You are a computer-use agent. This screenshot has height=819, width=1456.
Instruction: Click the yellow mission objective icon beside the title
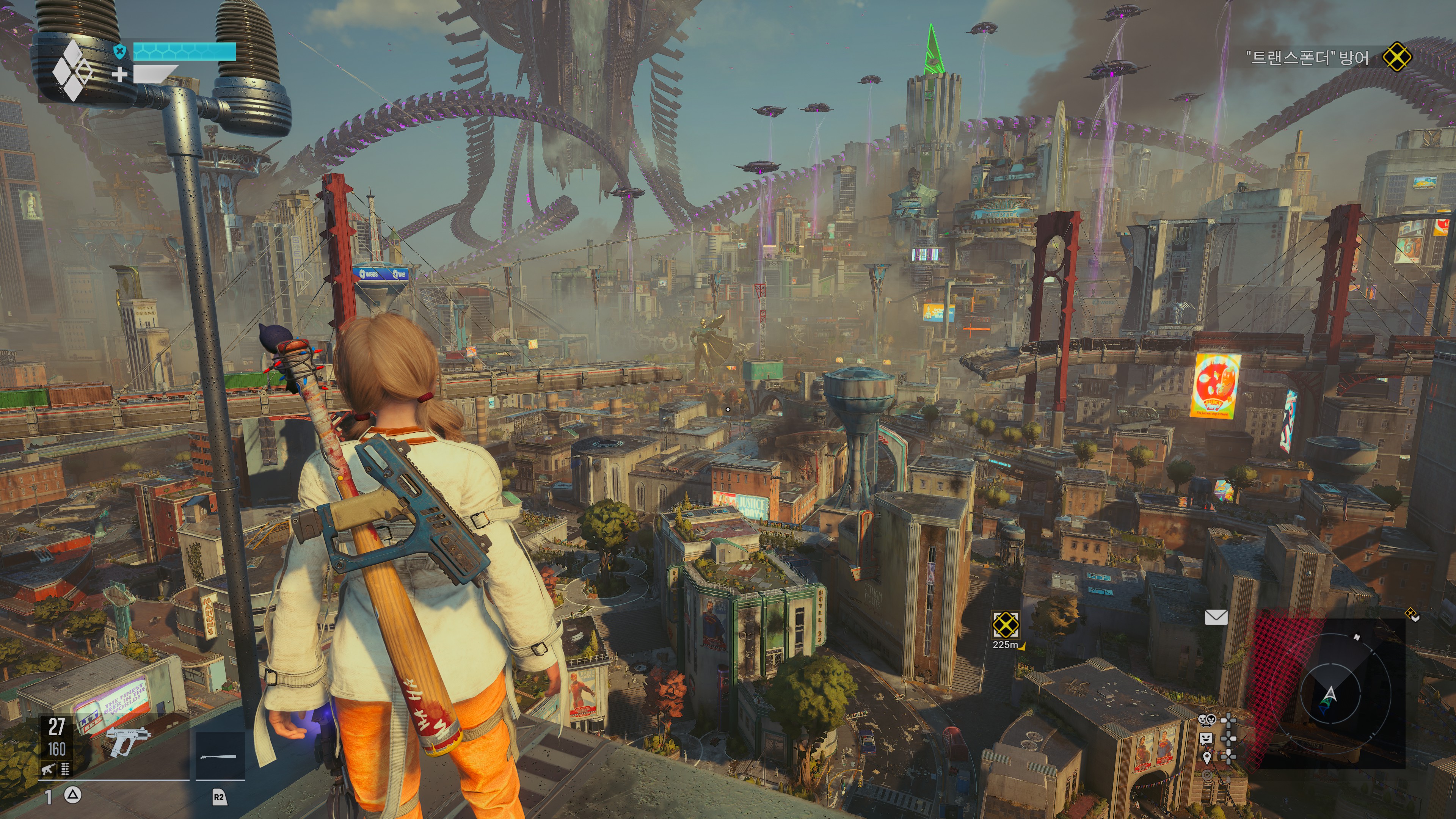1396,57
